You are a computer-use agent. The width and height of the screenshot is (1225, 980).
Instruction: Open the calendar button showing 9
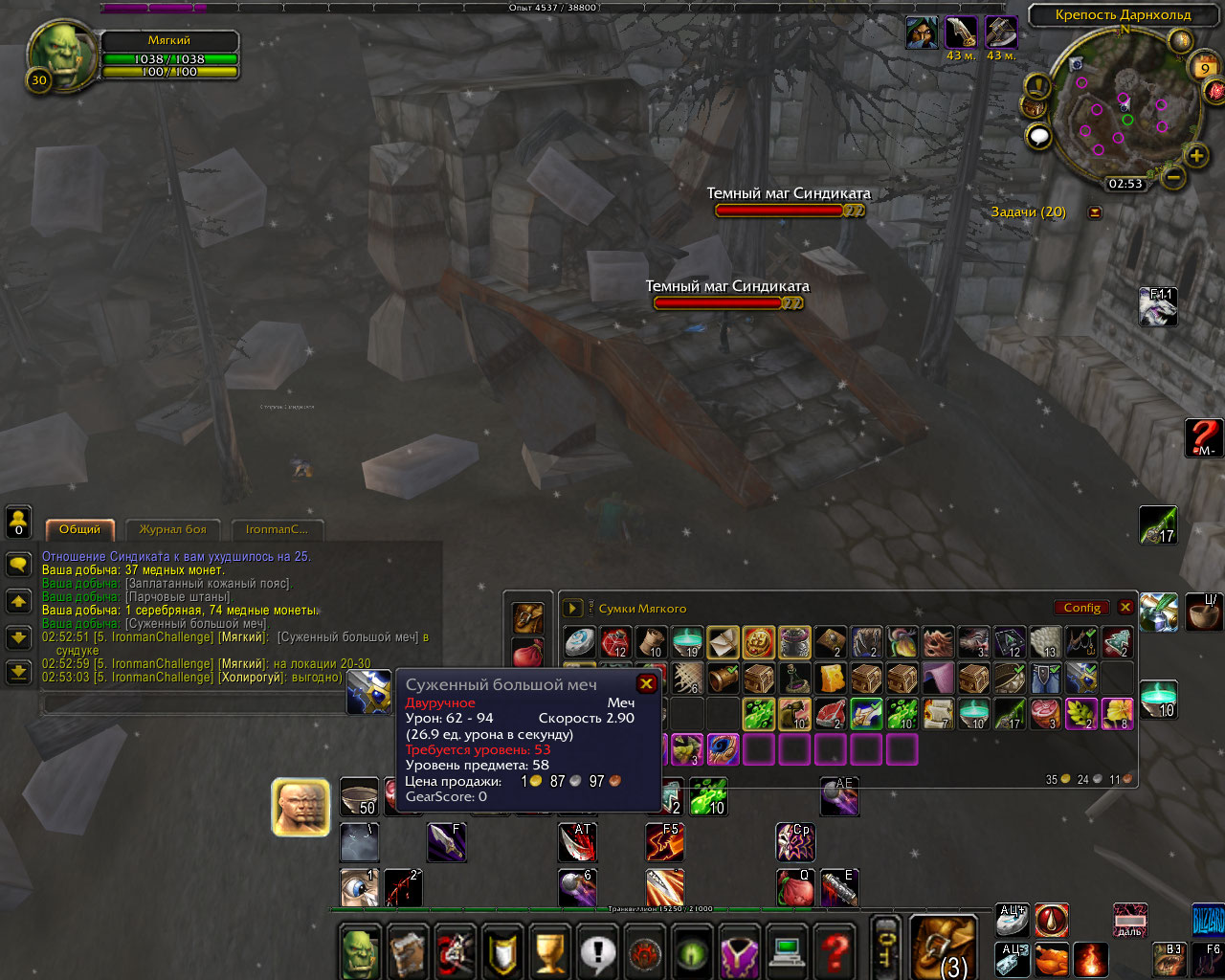click(x=1203, y=68)
